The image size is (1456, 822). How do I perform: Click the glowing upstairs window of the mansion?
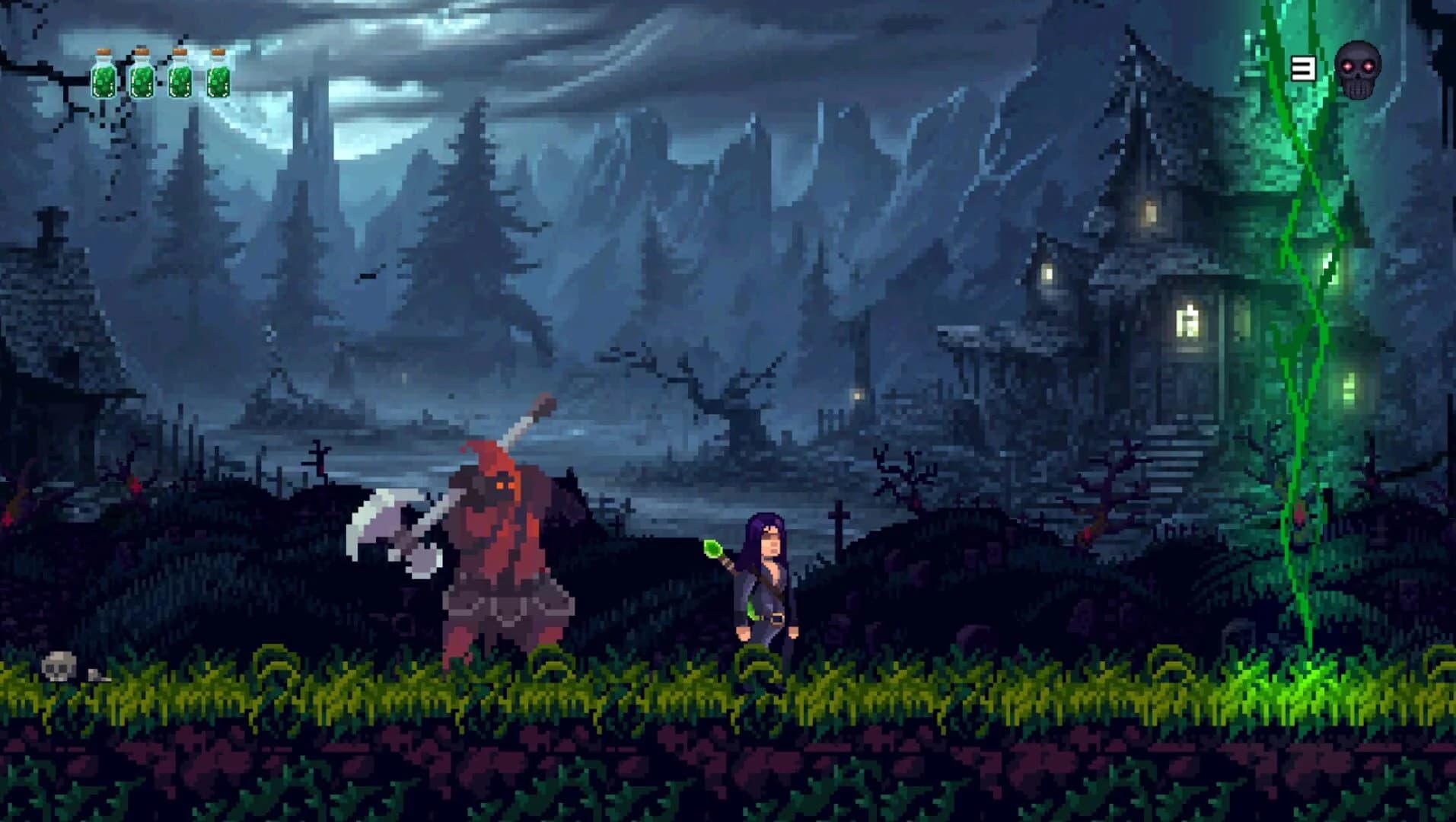pyautogui.click(x=1150, y=212)
